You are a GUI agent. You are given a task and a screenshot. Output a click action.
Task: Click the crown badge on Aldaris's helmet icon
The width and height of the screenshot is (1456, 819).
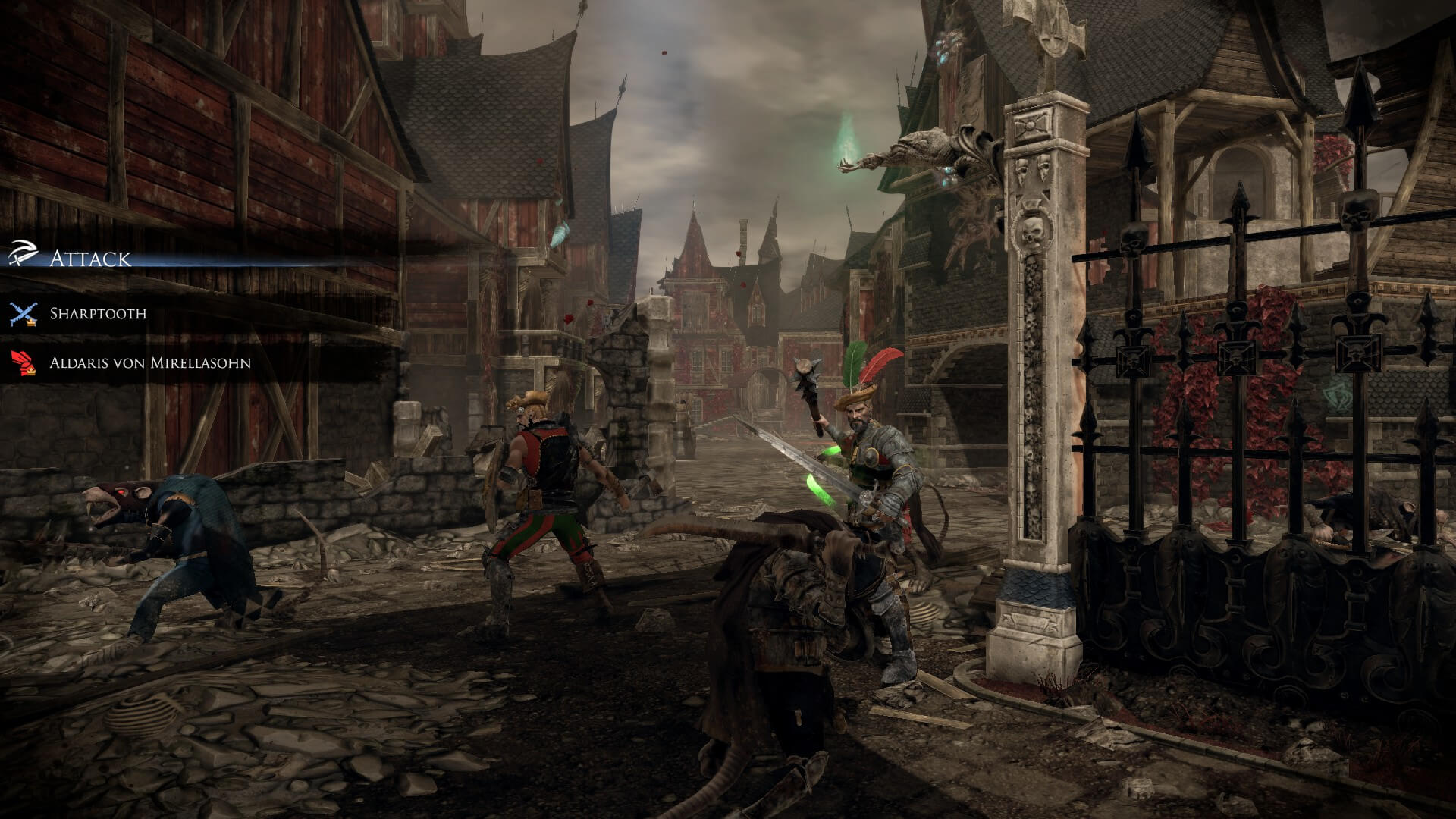pos(32,371)
